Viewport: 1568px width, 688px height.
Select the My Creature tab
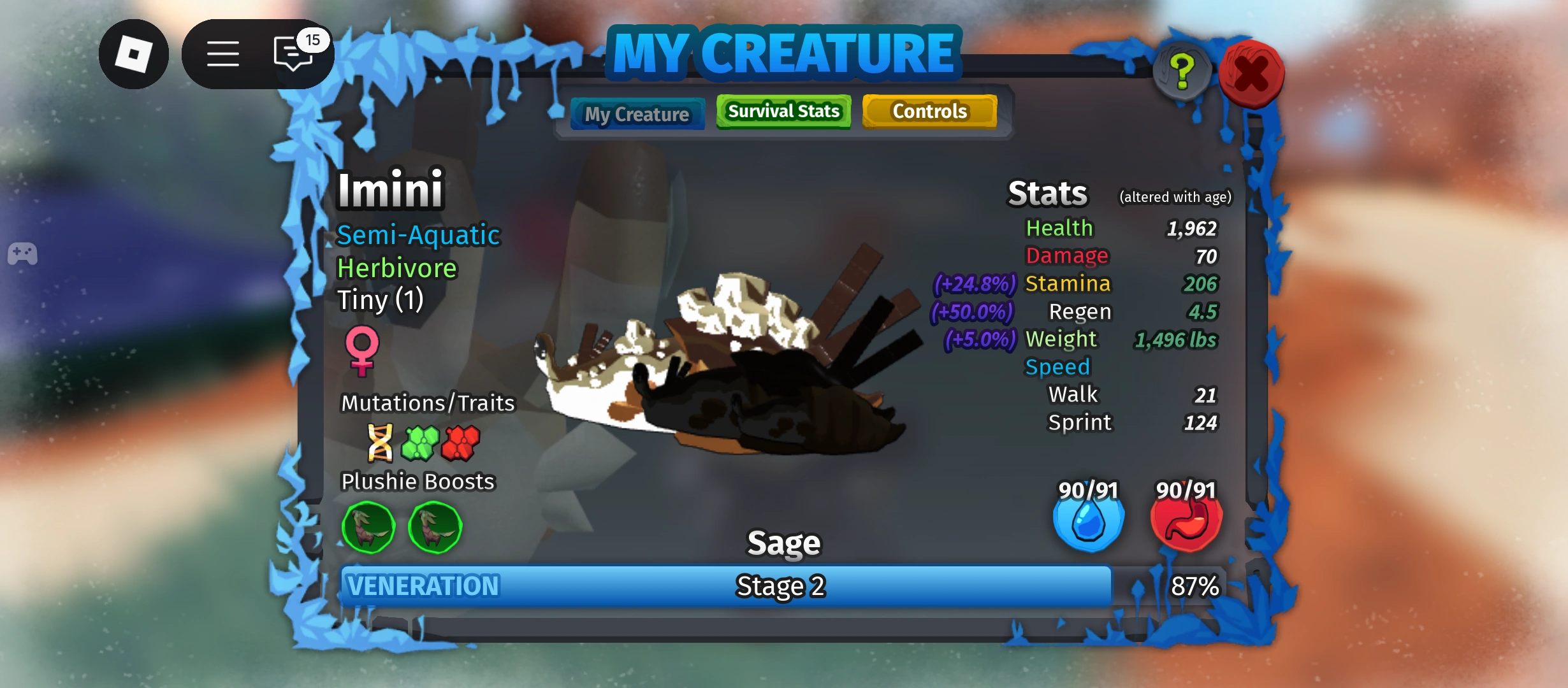[637, 113]
